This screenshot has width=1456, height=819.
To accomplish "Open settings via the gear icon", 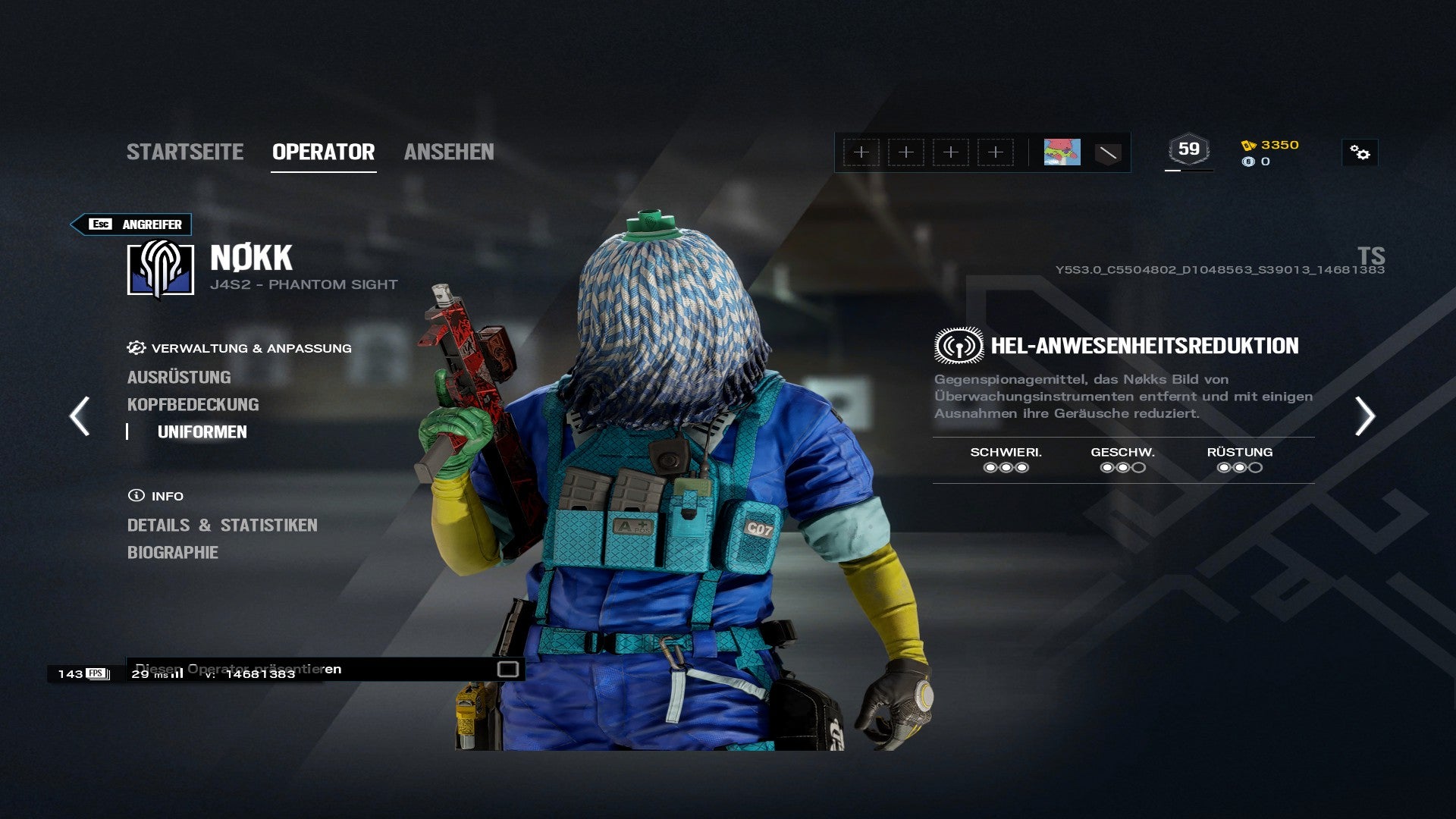I will point(1360,153).
